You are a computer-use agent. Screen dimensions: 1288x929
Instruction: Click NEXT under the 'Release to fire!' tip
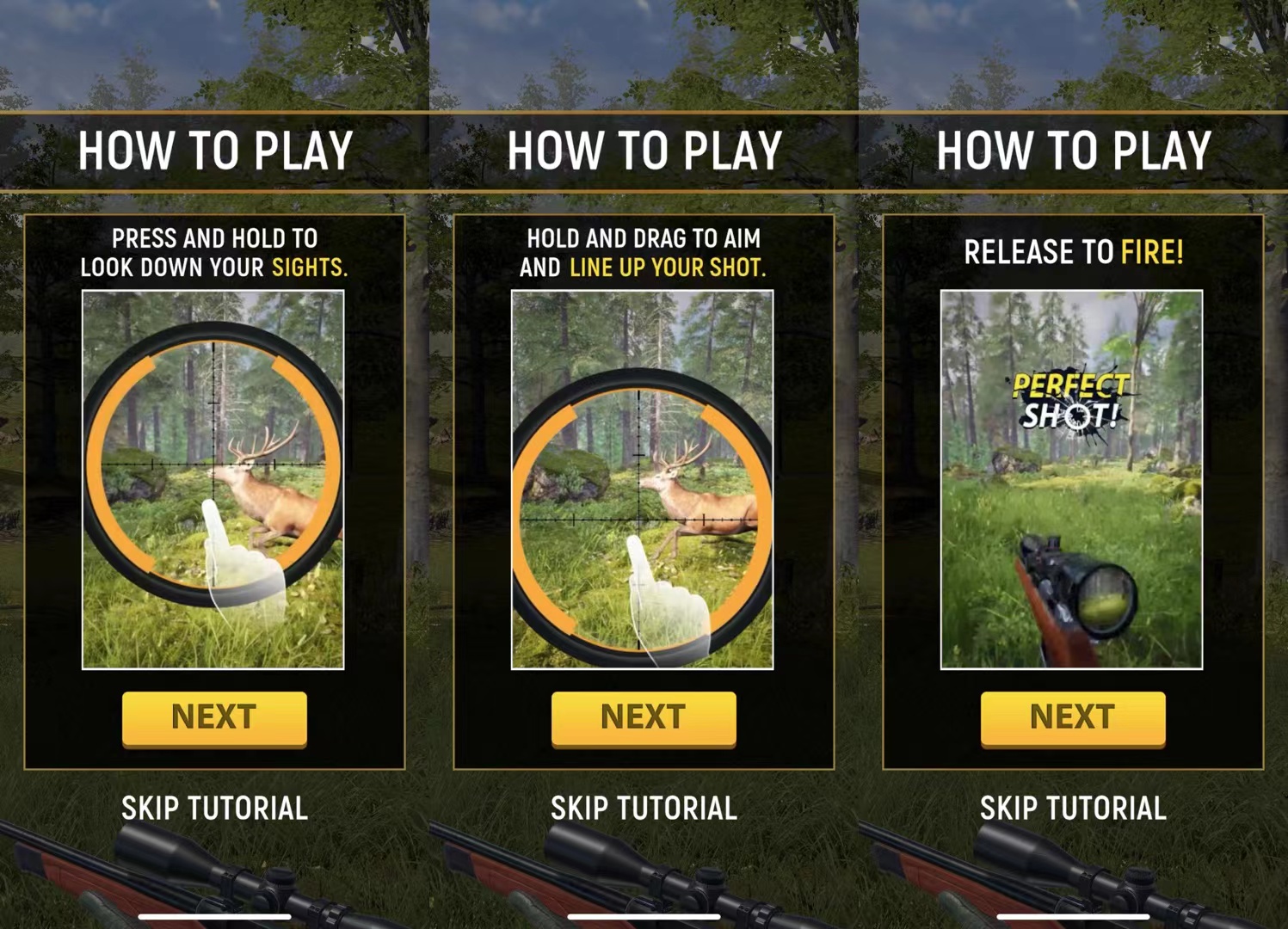click(1073, 717)
